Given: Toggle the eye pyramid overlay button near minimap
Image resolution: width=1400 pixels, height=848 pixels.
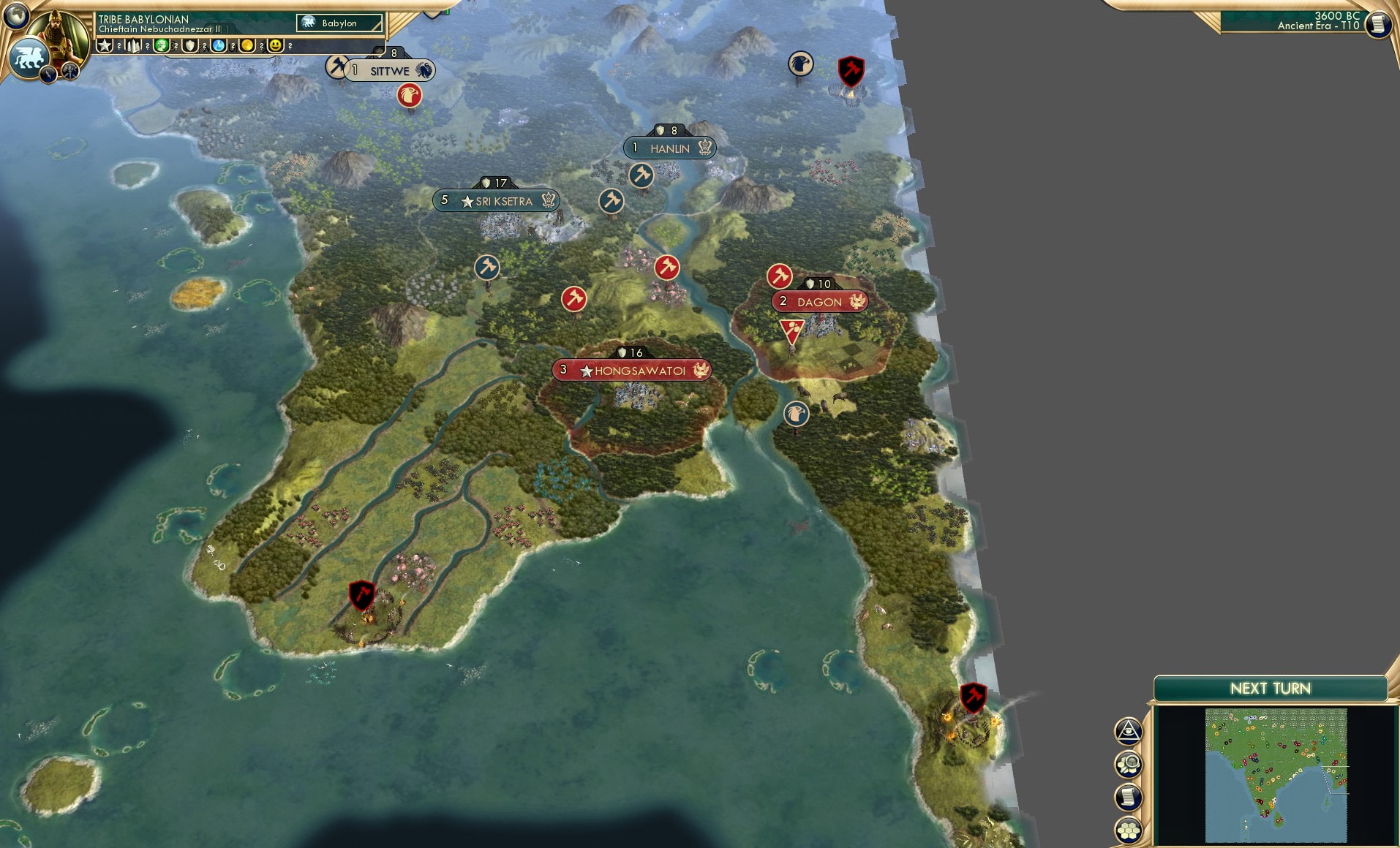Looking at the screenshot, I should [1129, 730].
